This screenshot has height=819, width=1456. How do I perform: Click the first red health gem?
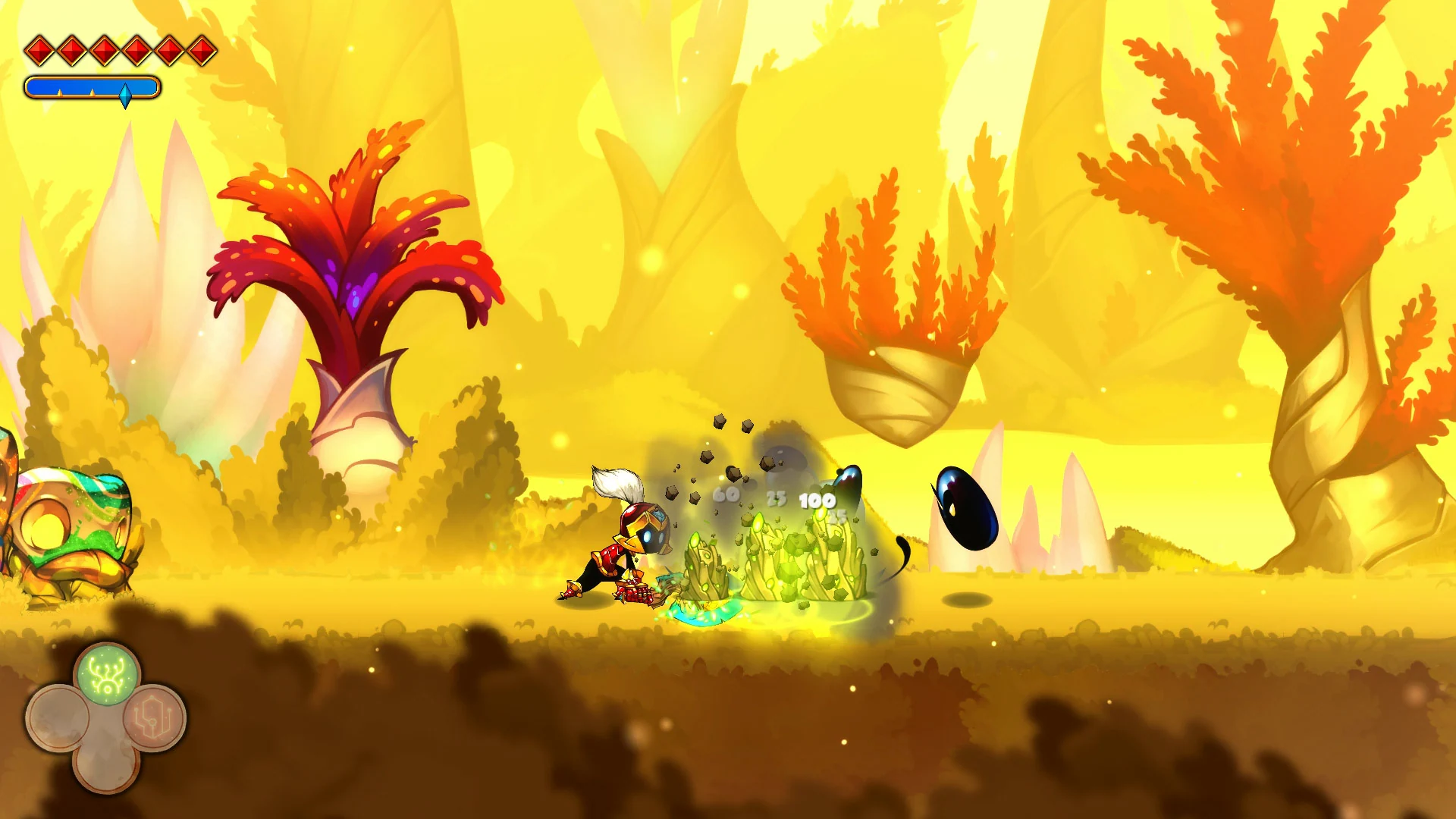[39, 50]
